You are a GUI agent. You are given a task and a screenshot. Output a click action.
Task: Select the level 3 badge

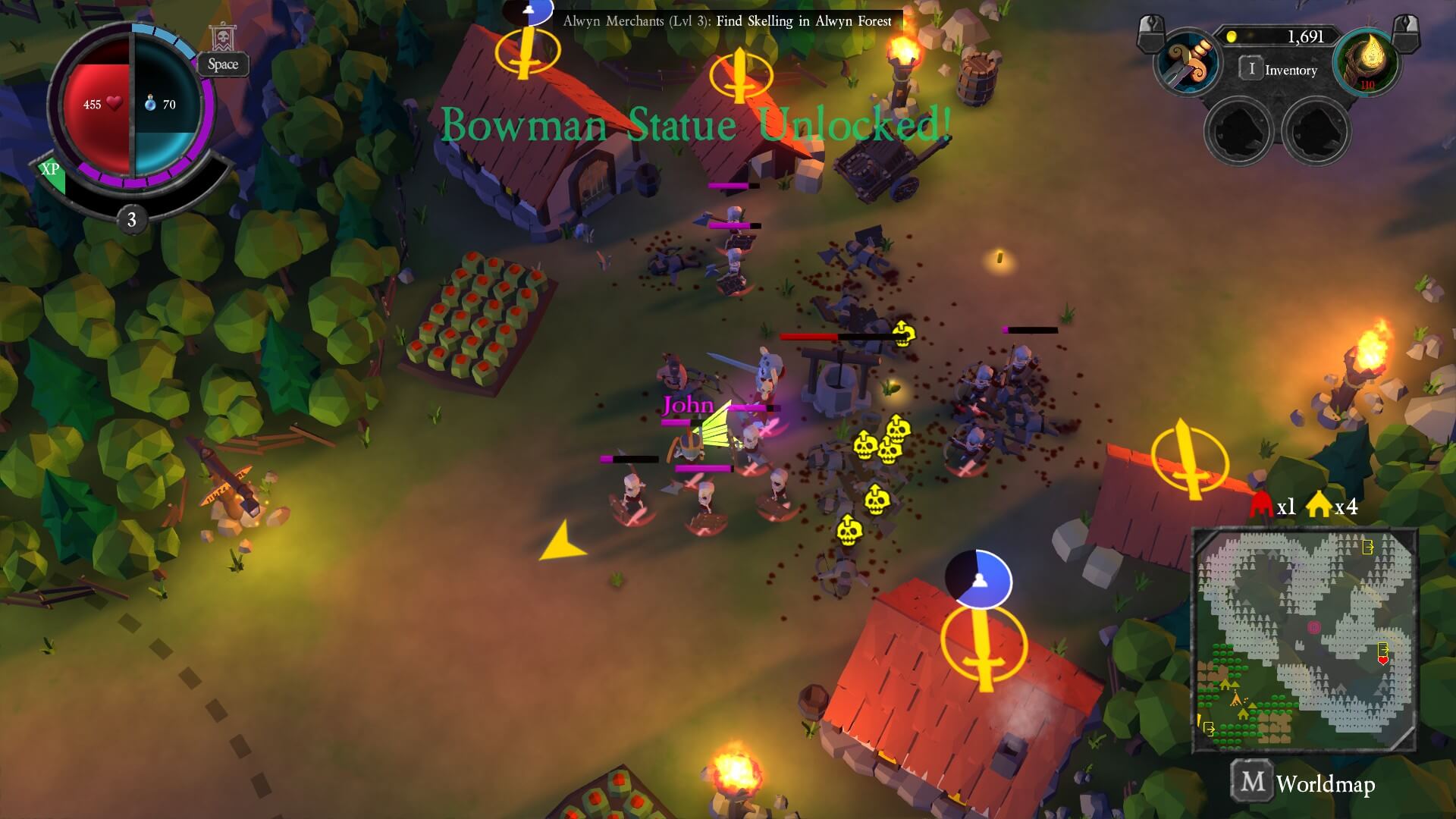click(x=132, y=220)
